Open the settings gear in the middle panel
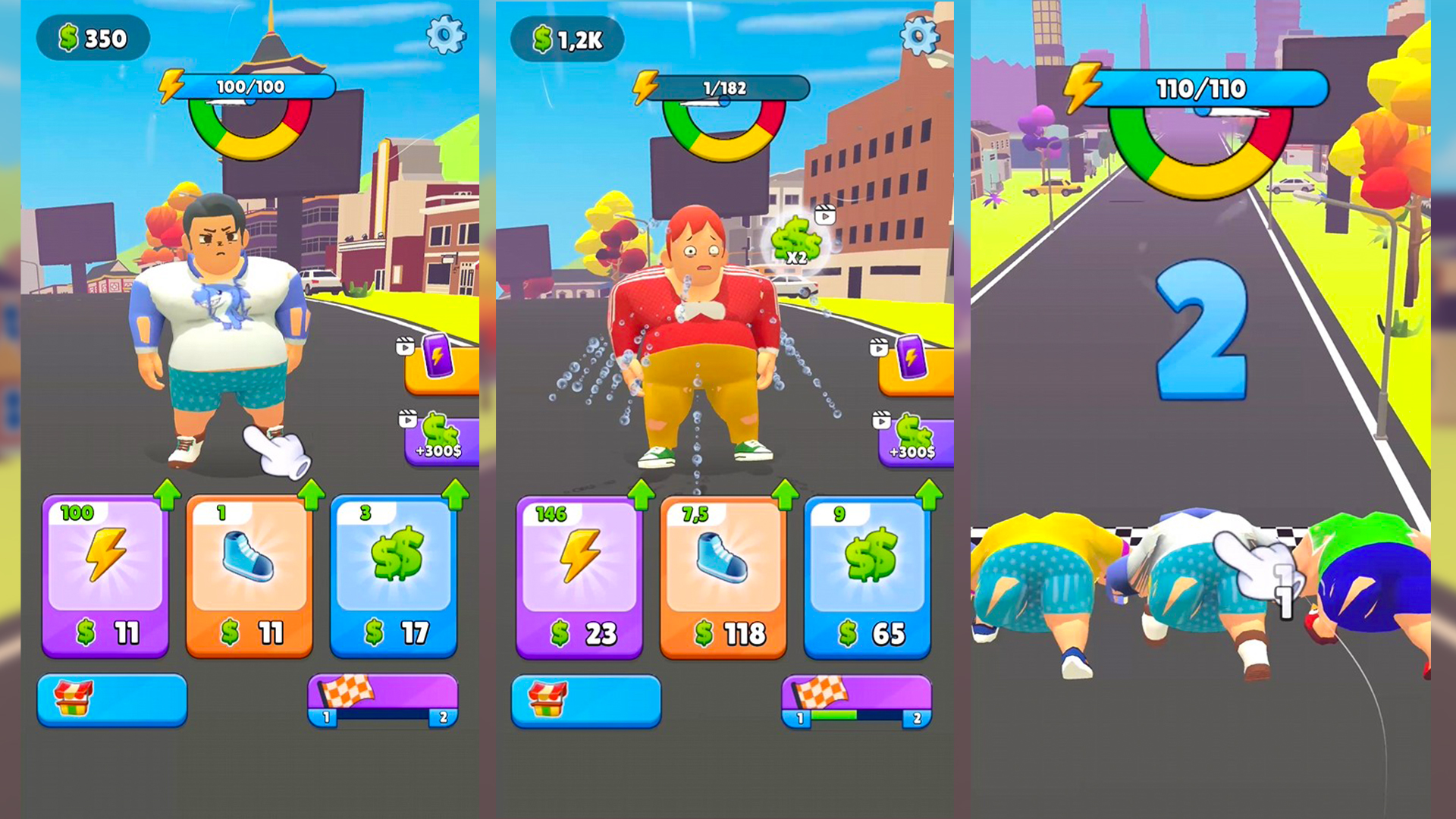Screen dimensions: 1456x819 pyautogui.click(x=918, y=36)
